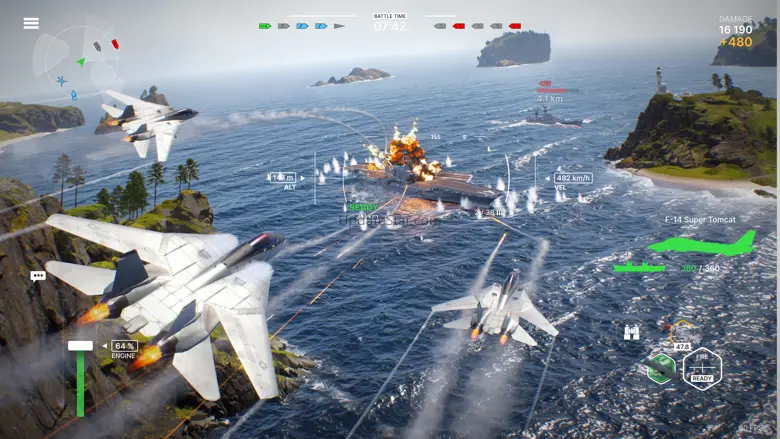780x439 pixels.
Task: Open the hamburger menu
Action: (x=31, y=23)
